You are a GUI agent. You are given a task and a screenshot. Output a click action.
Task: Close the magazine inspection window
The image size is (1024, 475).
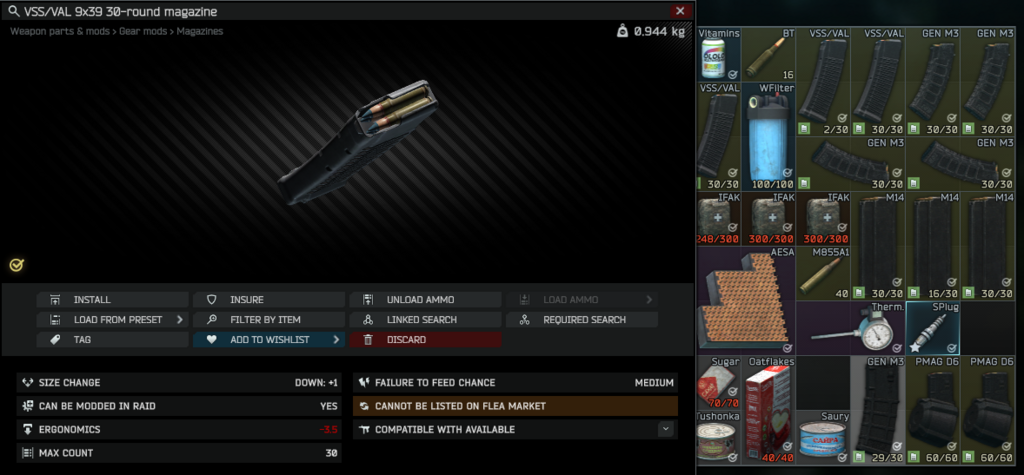tap(680, 11)
